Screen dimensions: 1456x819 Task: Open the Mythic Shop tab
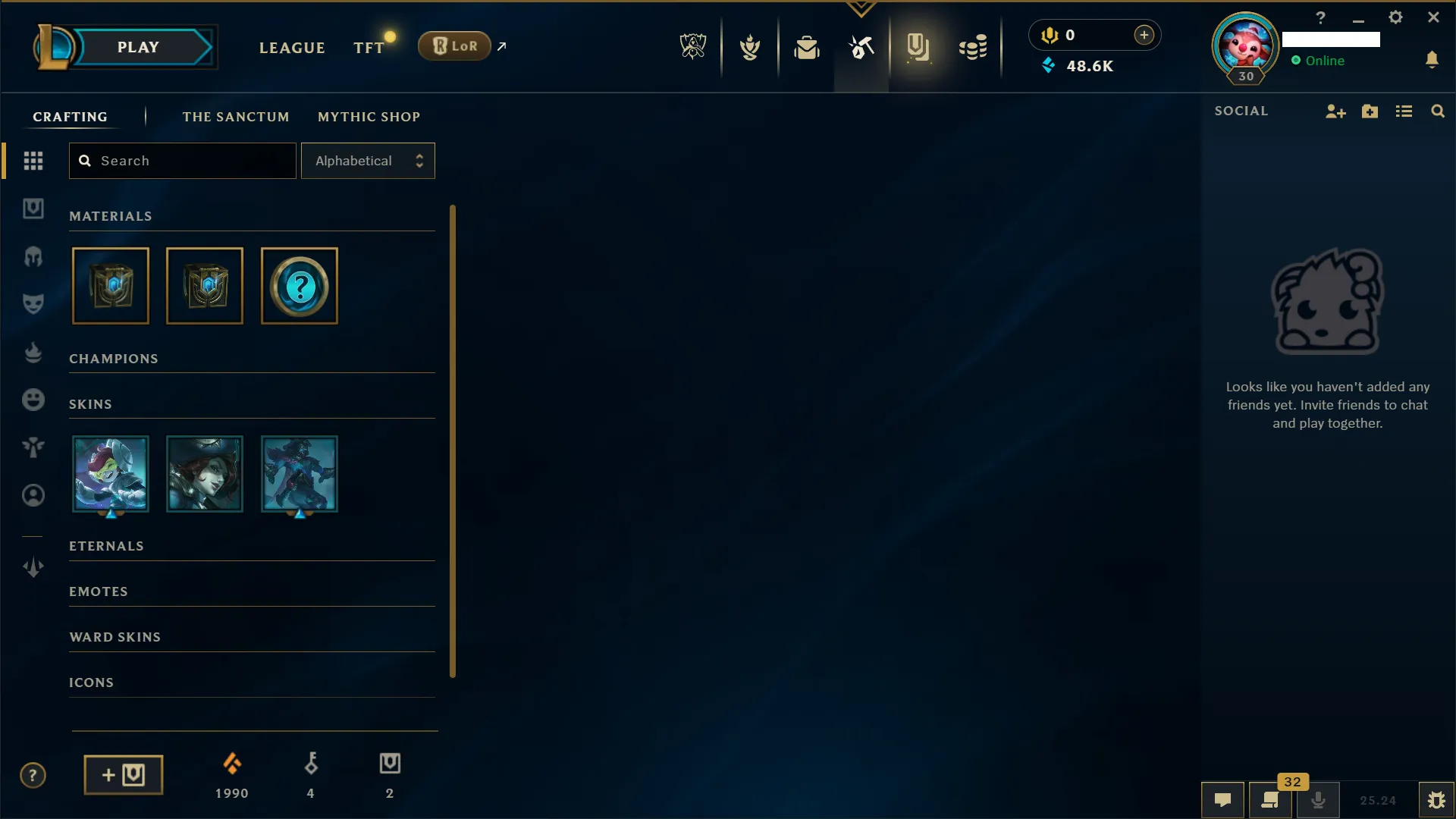[369, 117]
